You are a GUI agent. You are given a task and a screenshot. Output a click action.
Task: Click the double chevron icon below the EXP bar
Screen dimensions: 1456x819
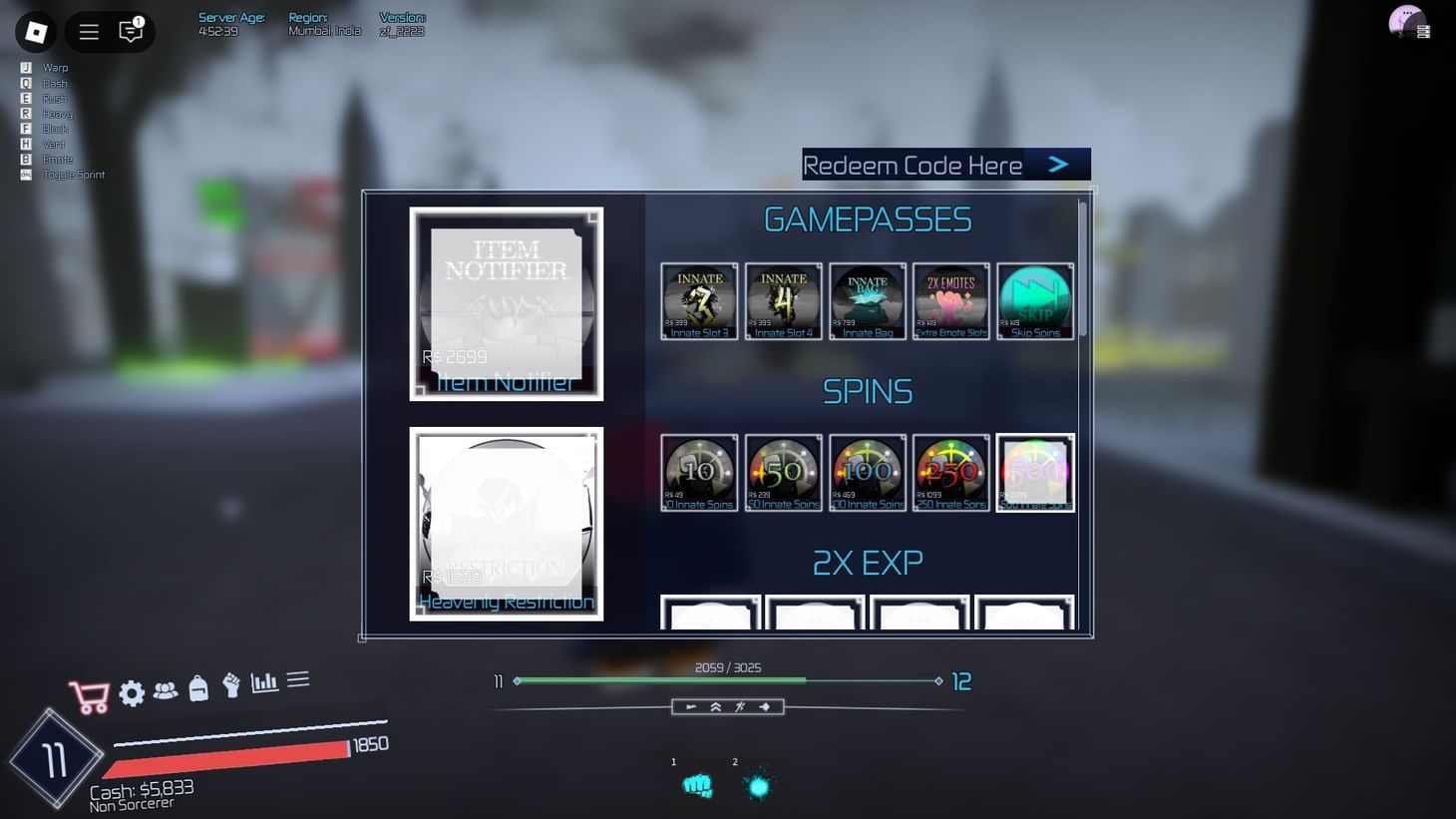[x=715, y=706]
